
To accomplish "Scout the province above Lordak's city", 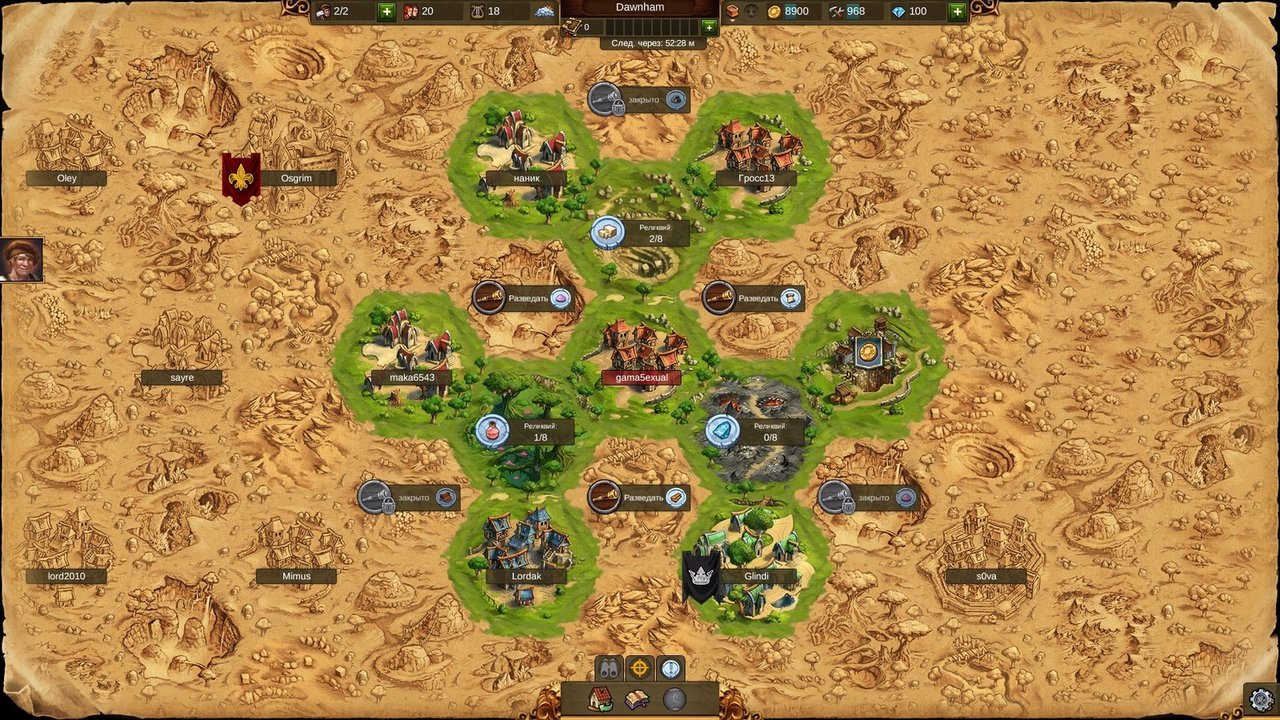I will 638,497.
